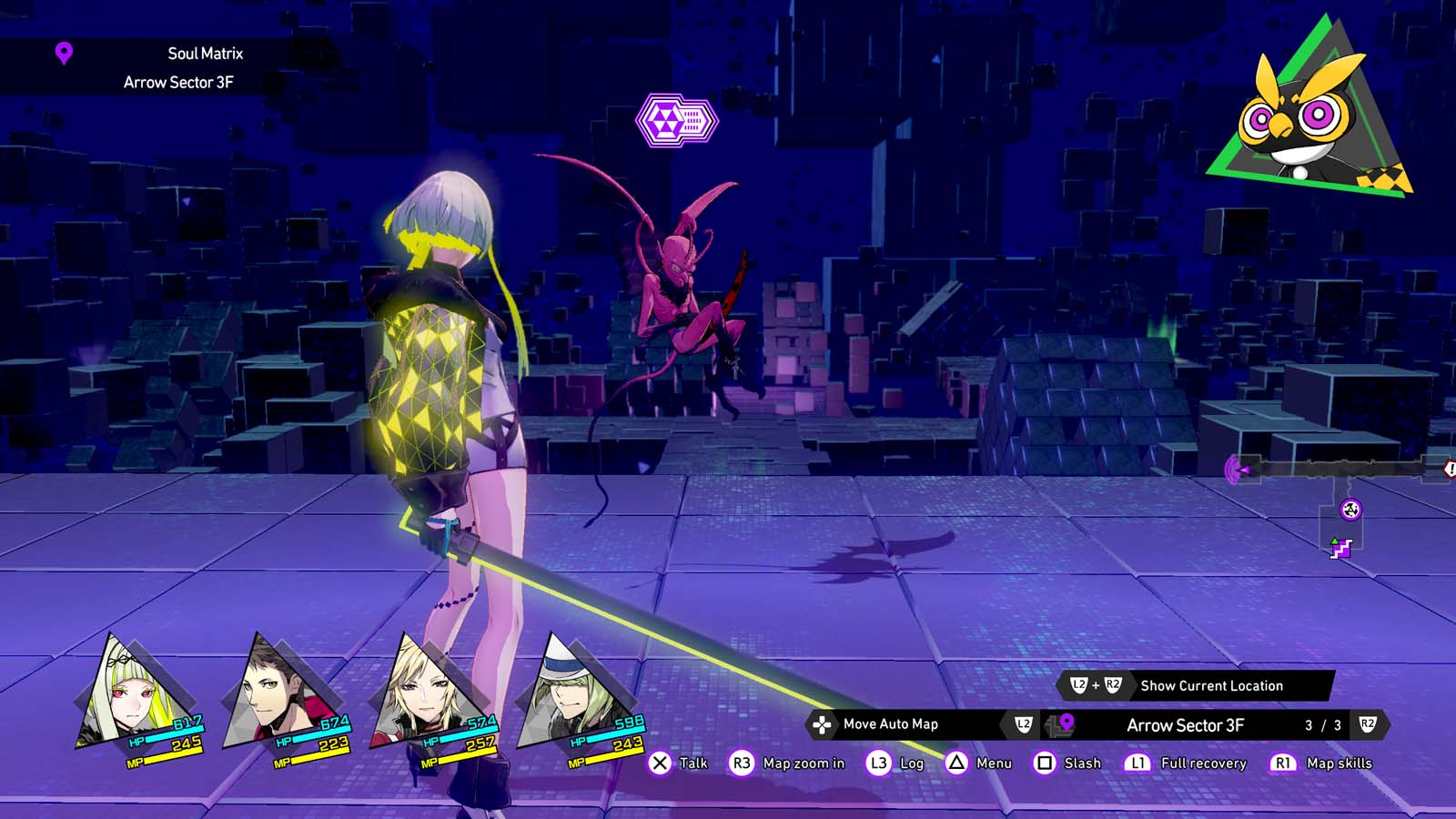Select the Slash command
The width and height of the screenshot is (1456, 819).
pyautogui.click(x=1085, y=763)
